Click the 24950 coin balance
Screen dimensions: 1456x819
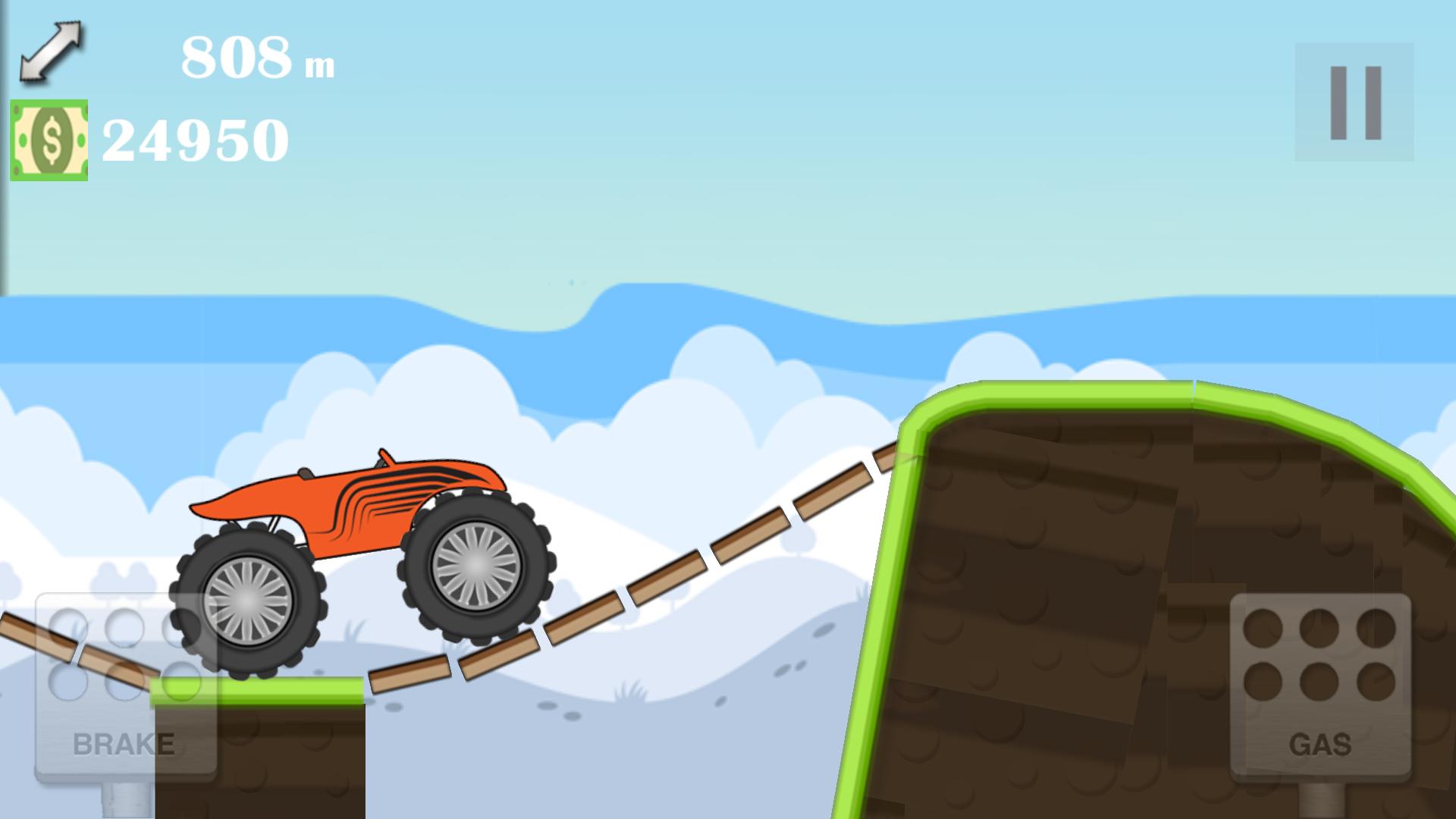(197, 140)
